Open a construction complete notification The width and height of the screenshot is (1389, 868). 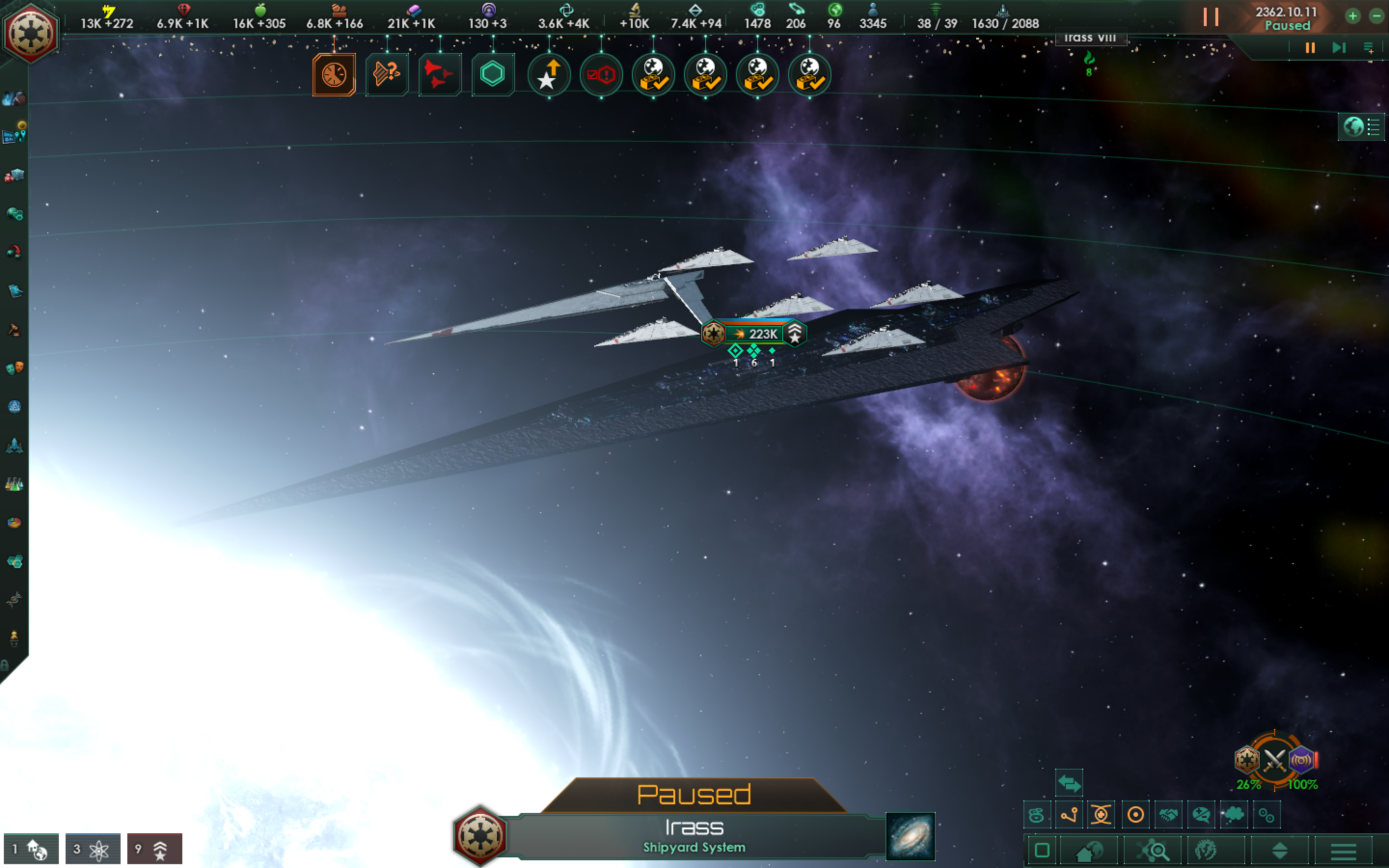pos(654,75)
